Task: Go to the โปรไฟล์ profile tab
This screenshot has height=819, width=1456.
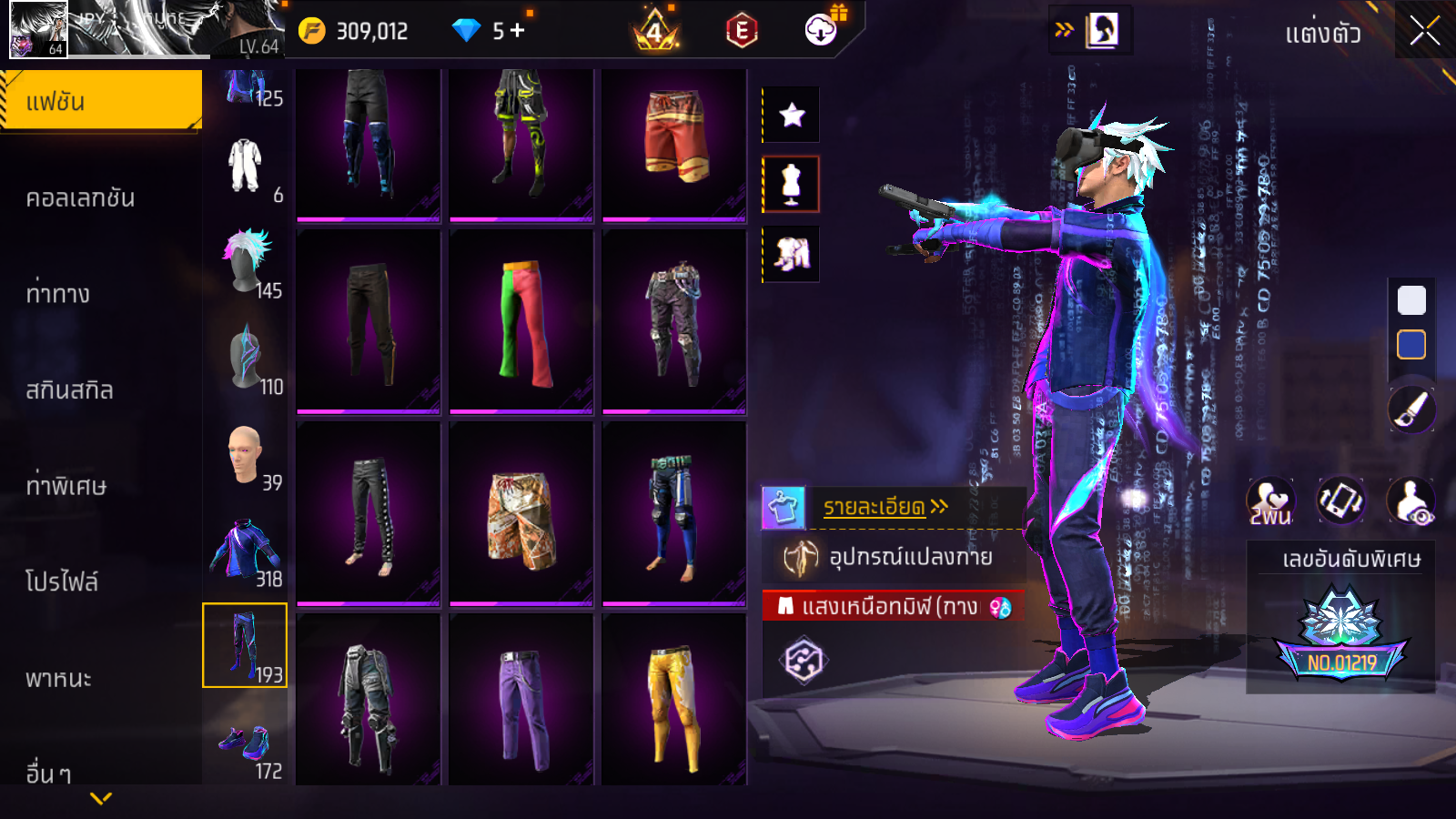Action: coord(62,581)
